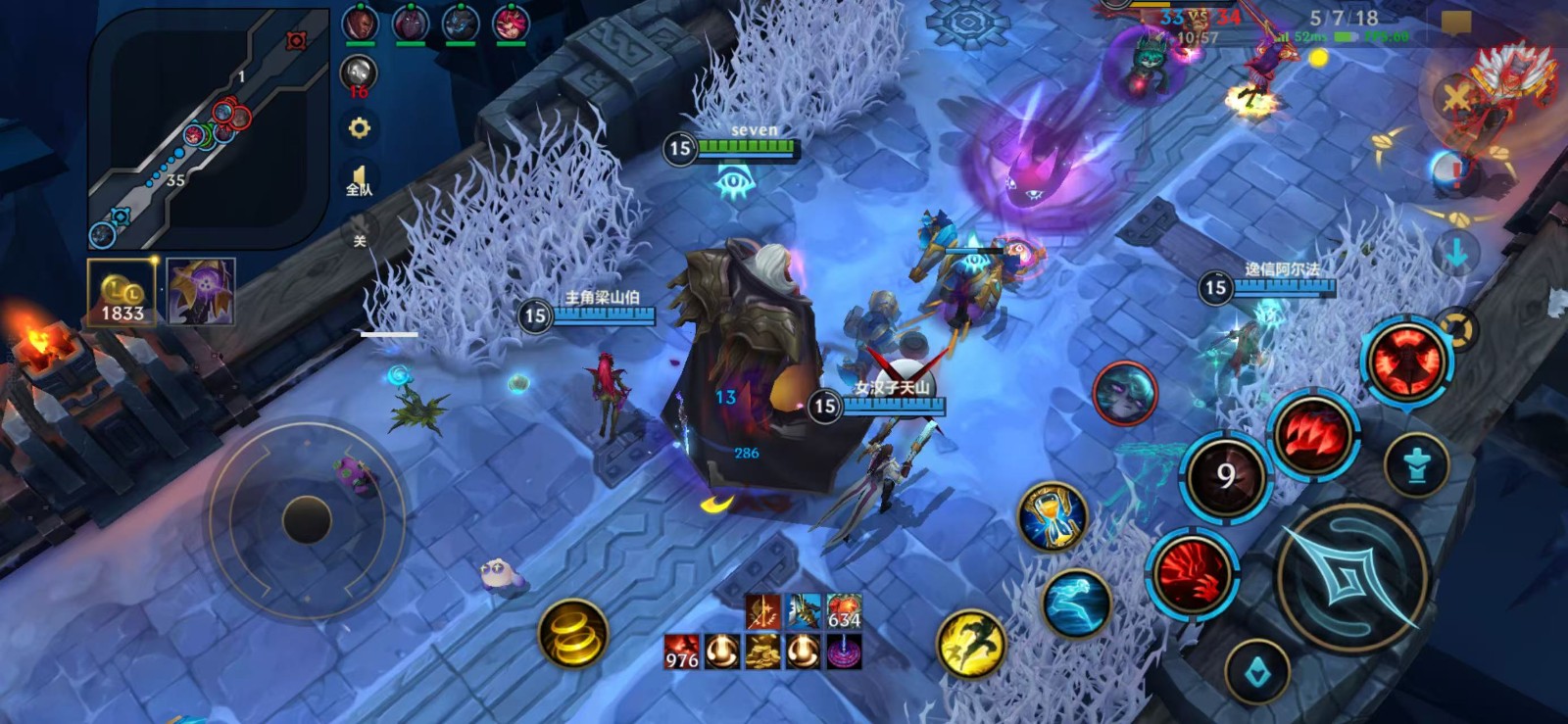Select the item slot showing 976

click(x=682, y=651)
